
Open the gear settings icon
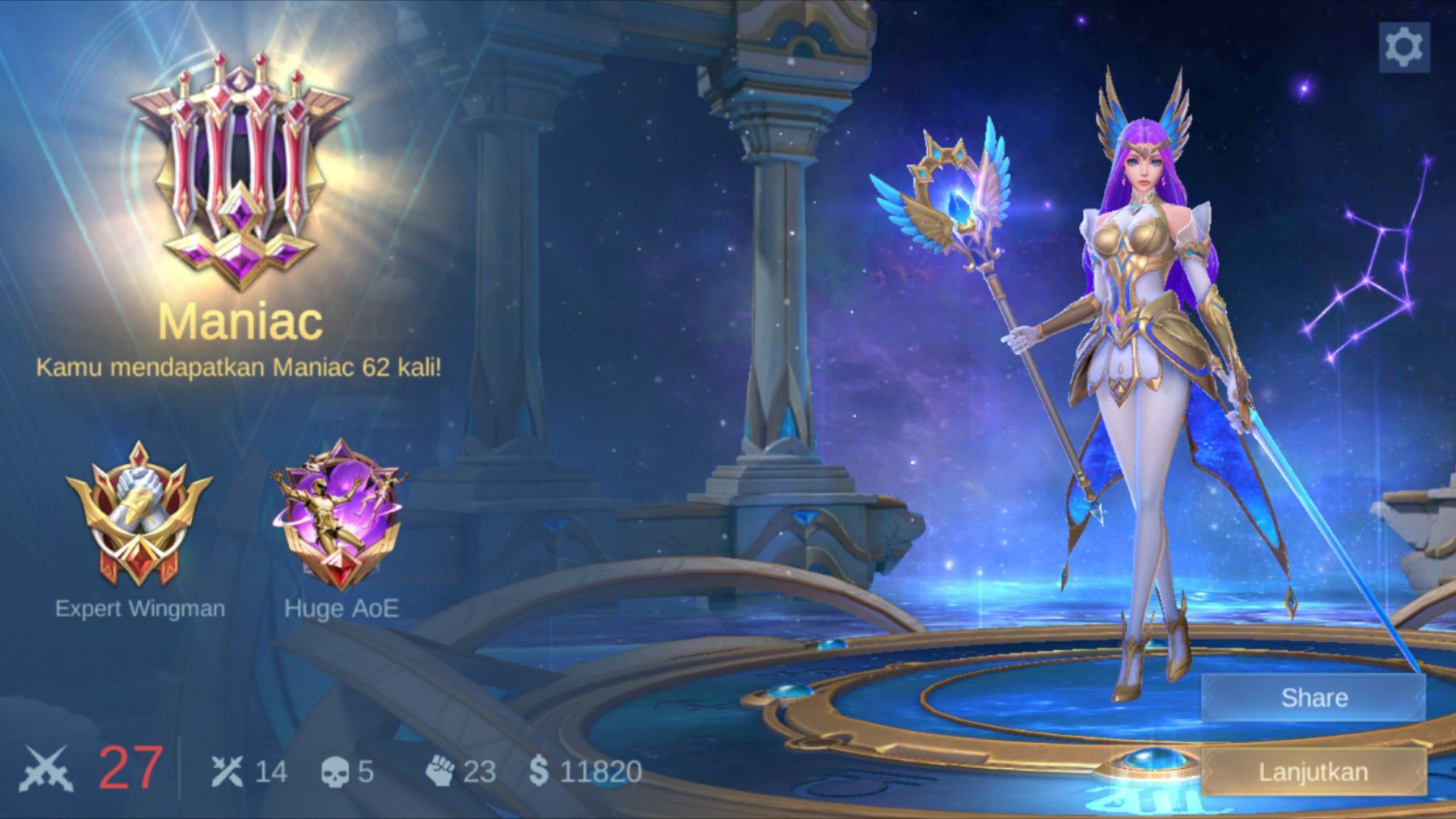1404,47
